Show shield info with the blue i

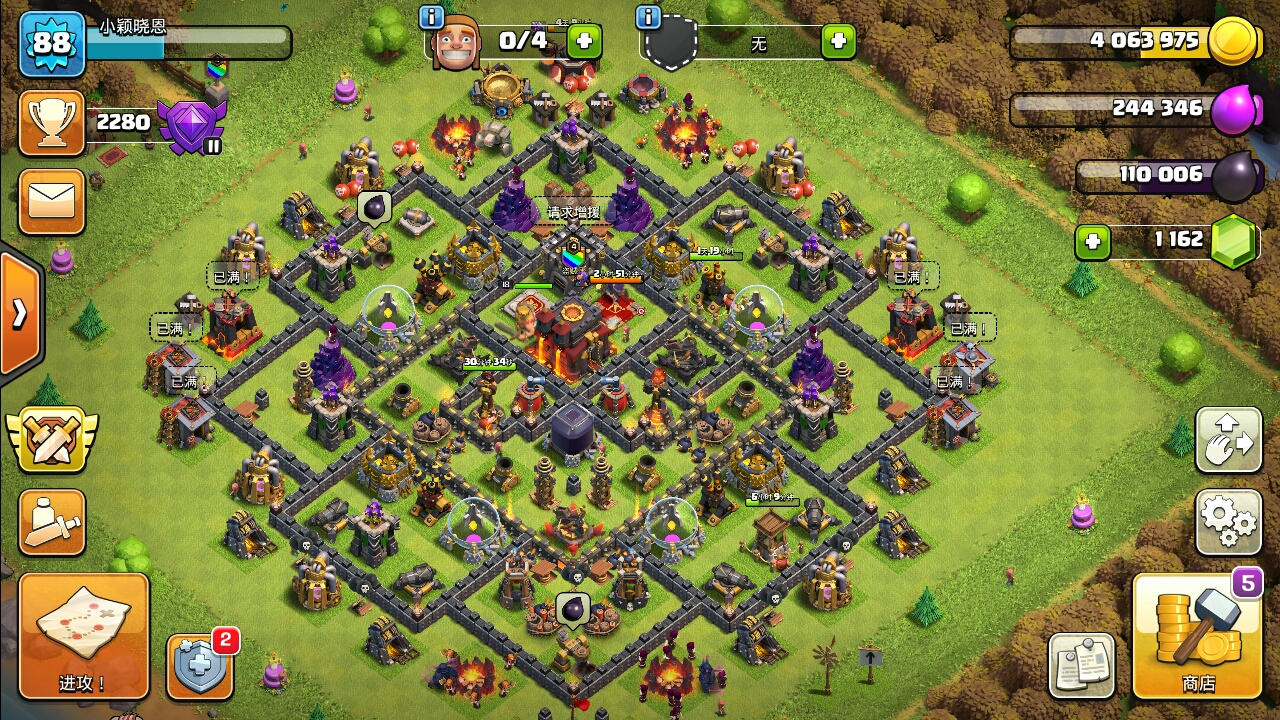[648, 17]
